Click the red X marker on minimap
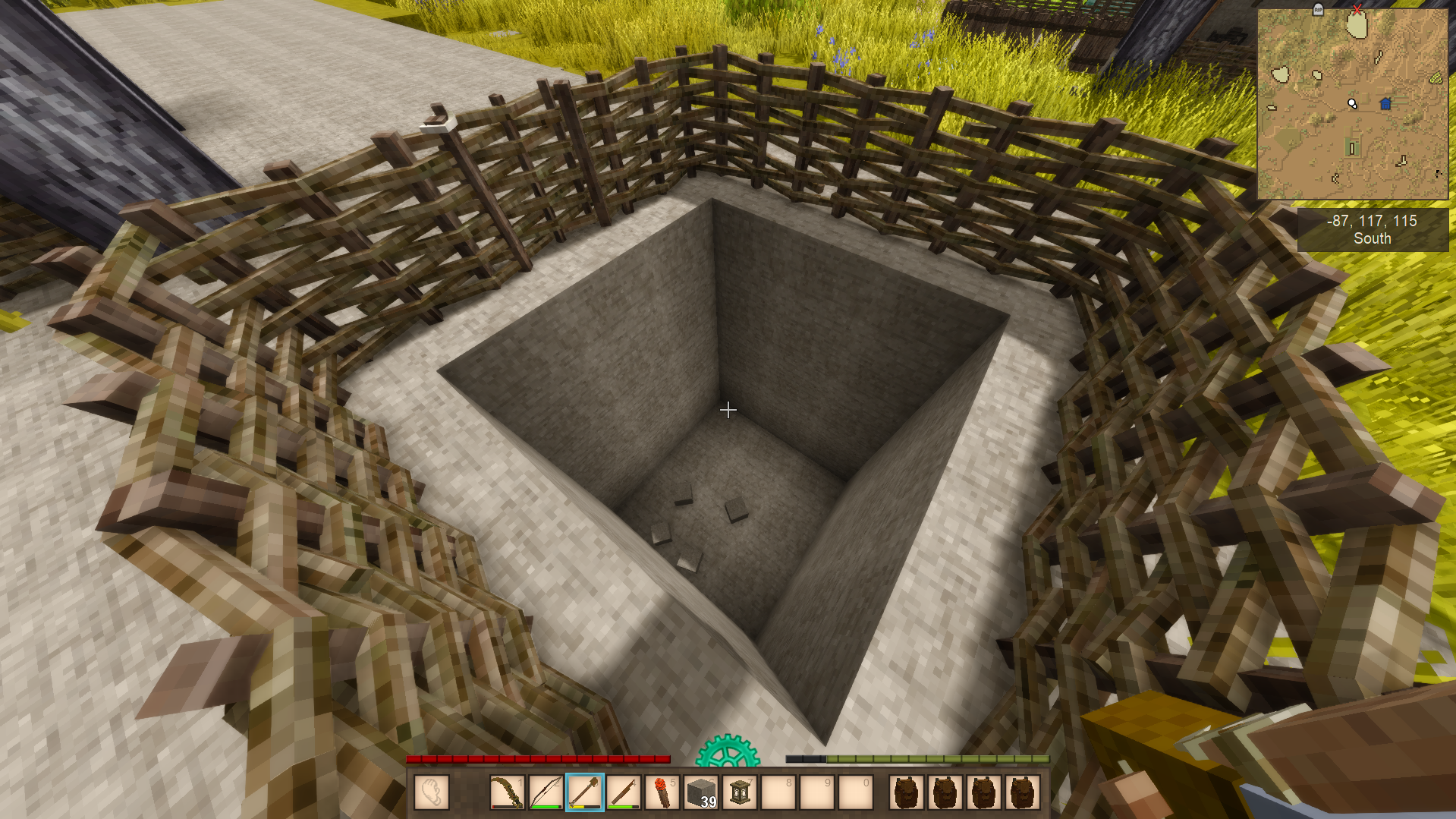Image resolution: width=1456 pixels, height=819 pixels. pyautogui.click(x=1357, y=9)
